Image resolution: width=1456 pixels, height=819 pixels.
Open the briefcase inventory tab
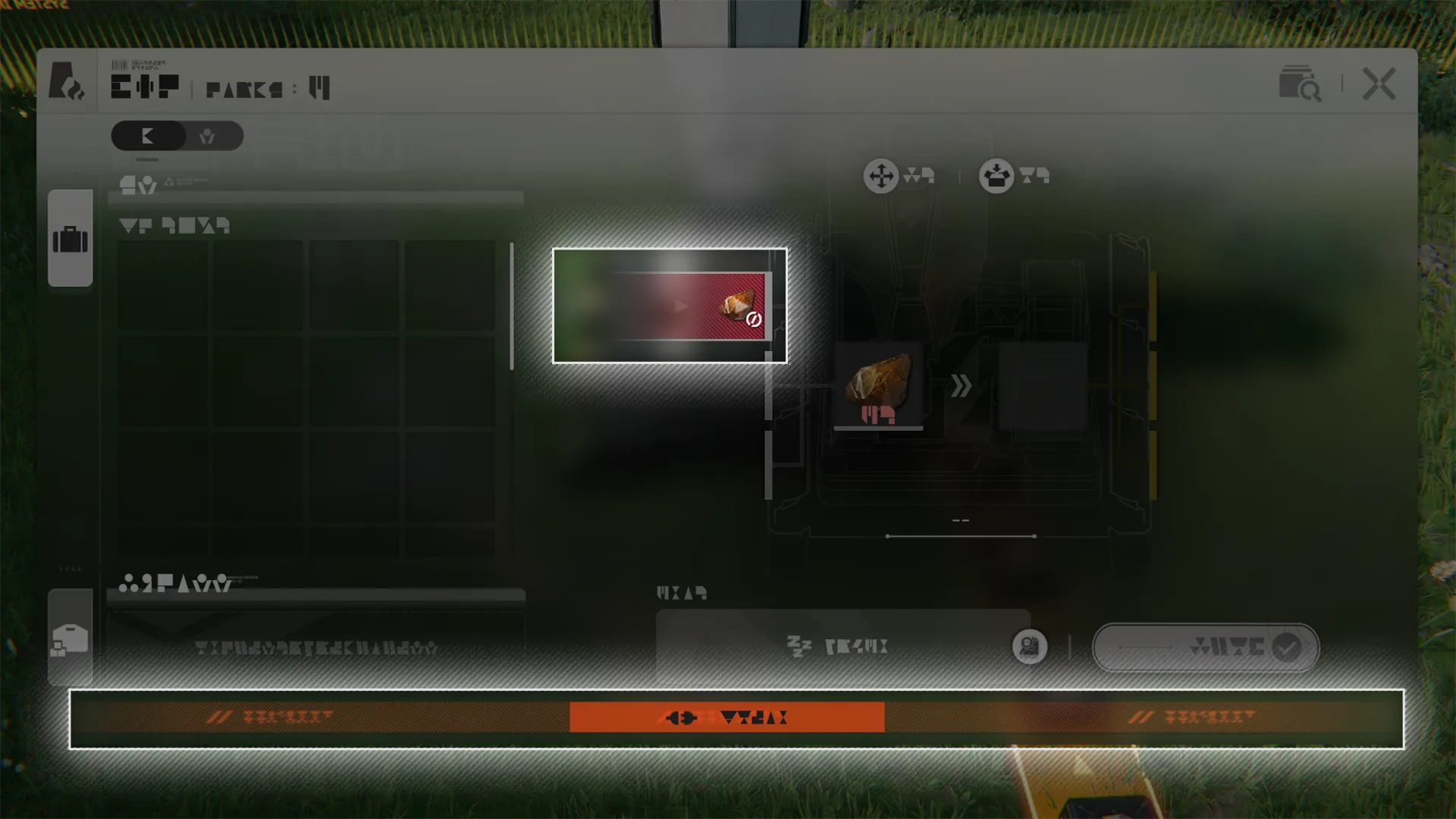point(71,239)
